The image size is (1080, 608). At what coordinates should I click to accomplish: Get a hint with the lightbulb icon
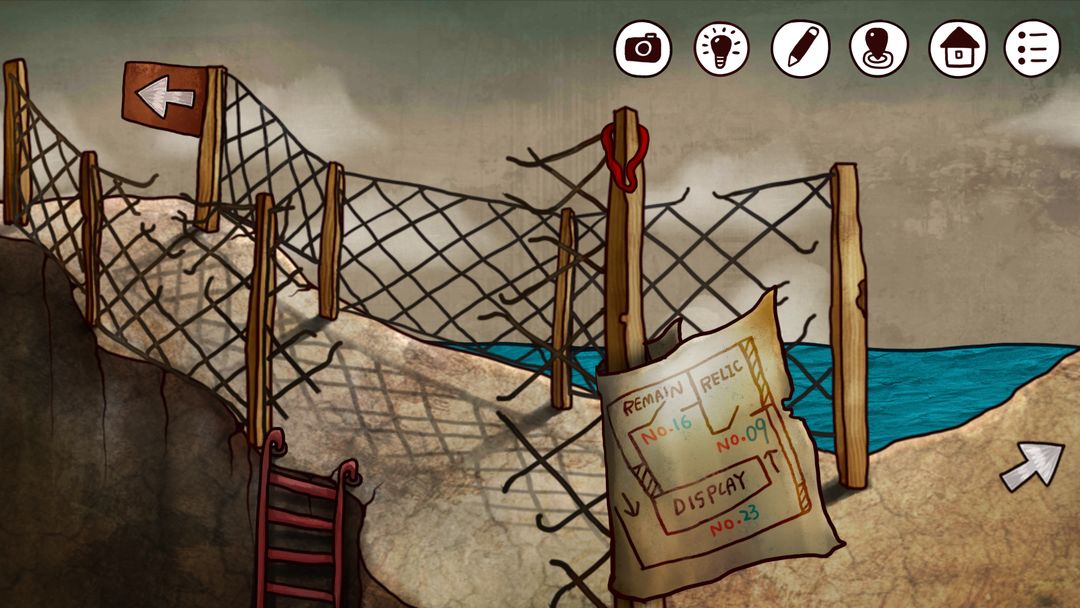721,48
